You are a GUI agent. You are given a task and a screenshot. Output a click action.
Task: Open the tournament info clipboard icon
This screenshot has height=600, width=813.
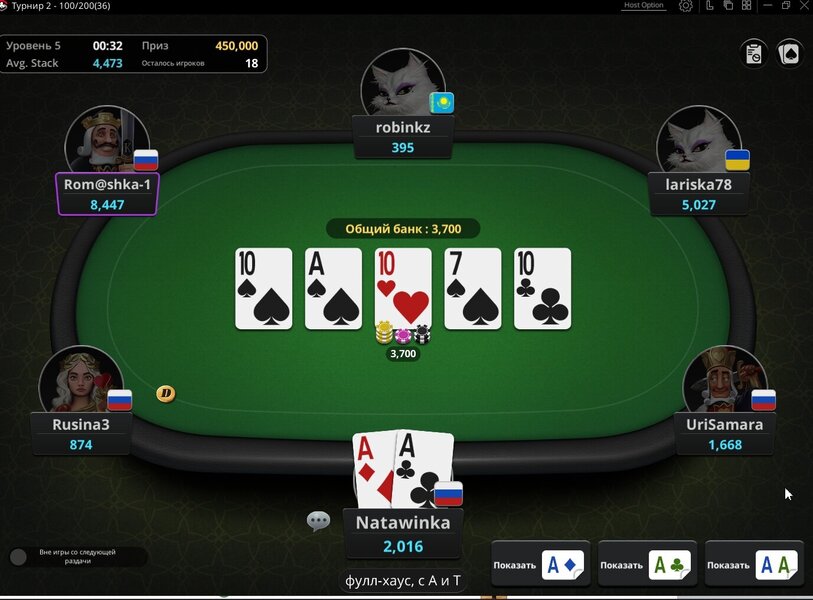(754, 53)
